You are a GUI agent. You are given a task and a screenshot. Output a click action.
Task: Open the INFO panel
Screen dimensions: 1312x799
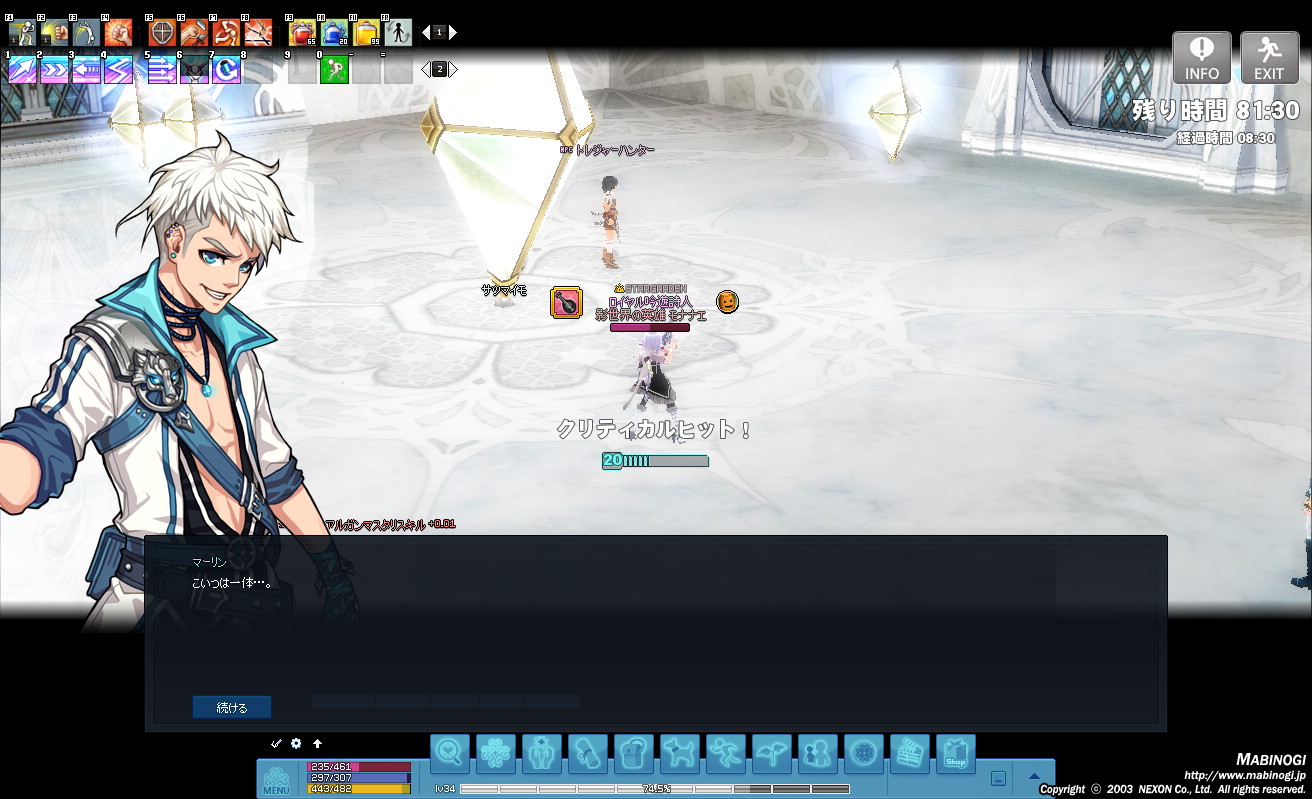click(x=1201, y=56)
